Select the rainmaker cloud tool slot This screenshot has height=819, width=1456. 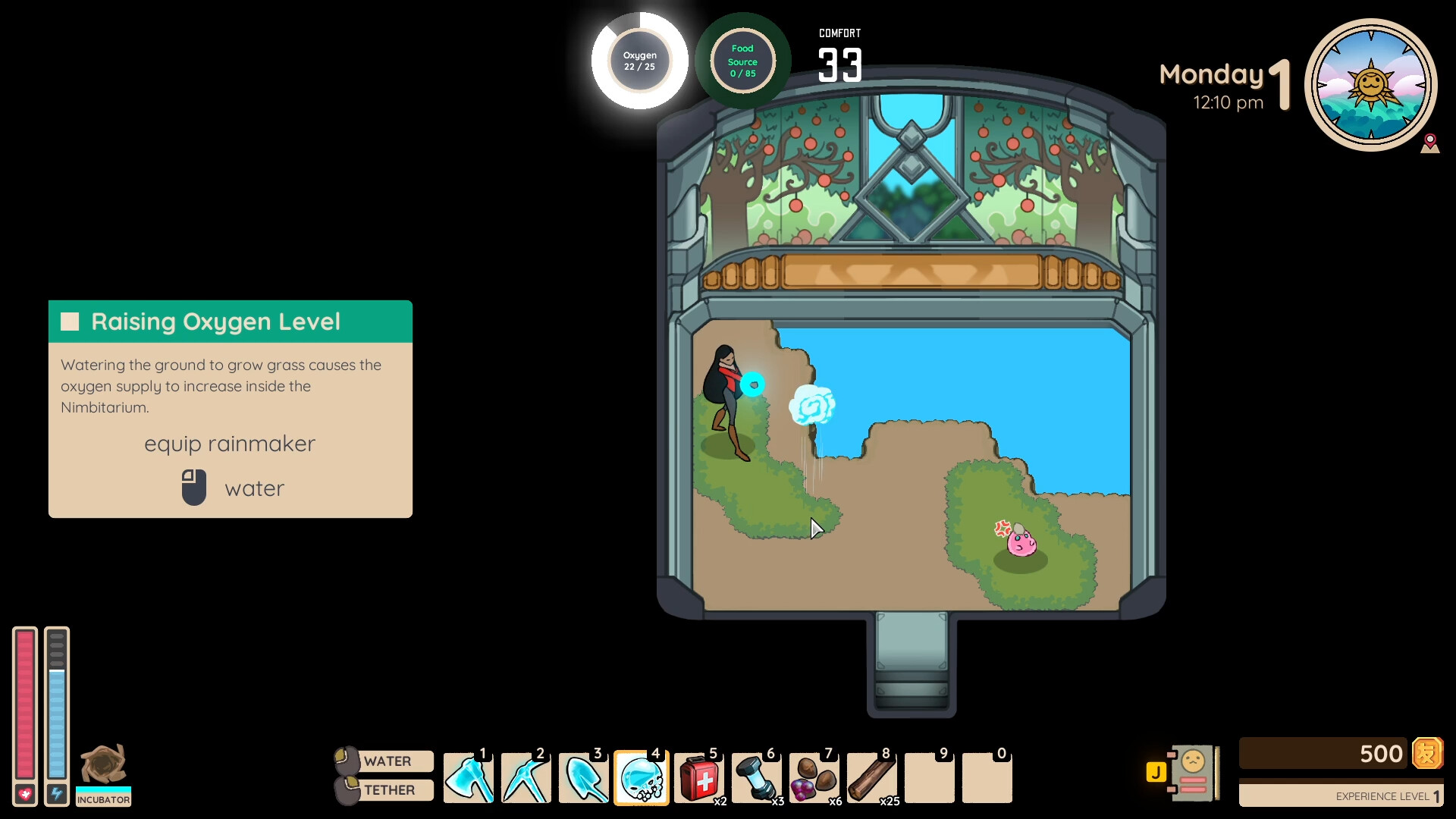tap(642, 778)
